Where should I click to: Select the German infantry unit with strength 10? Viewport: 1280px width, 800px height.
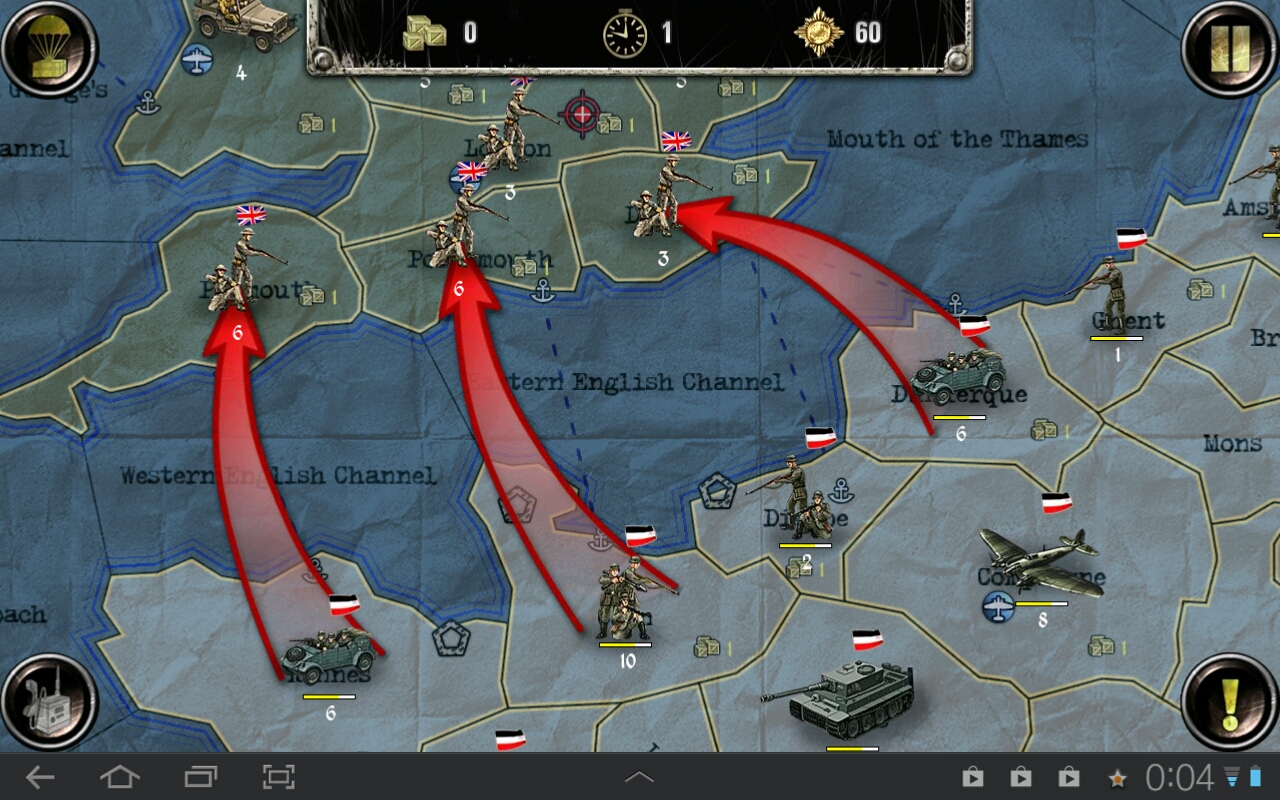[625, 600]
